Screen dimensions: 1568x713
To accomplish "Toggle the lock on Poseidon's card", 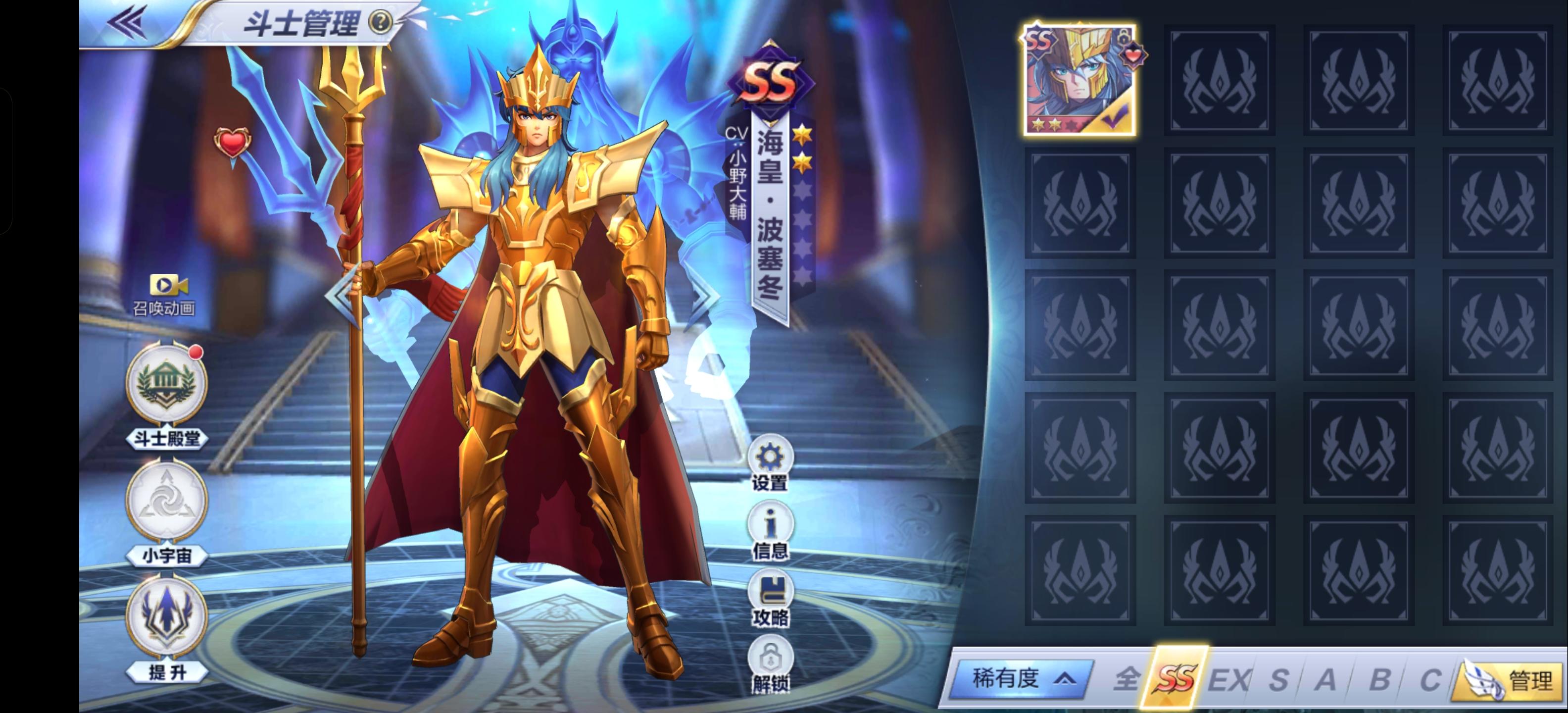I will [1123, 38].
